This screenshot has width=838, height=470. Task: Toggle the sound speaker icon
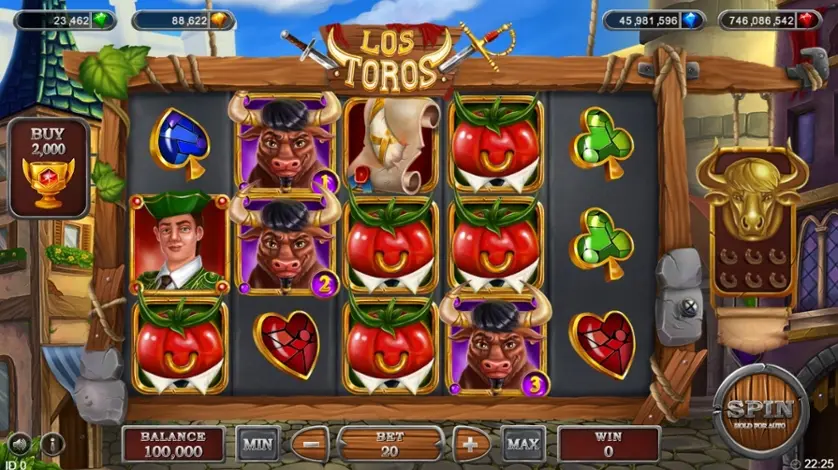click(19, 444)
